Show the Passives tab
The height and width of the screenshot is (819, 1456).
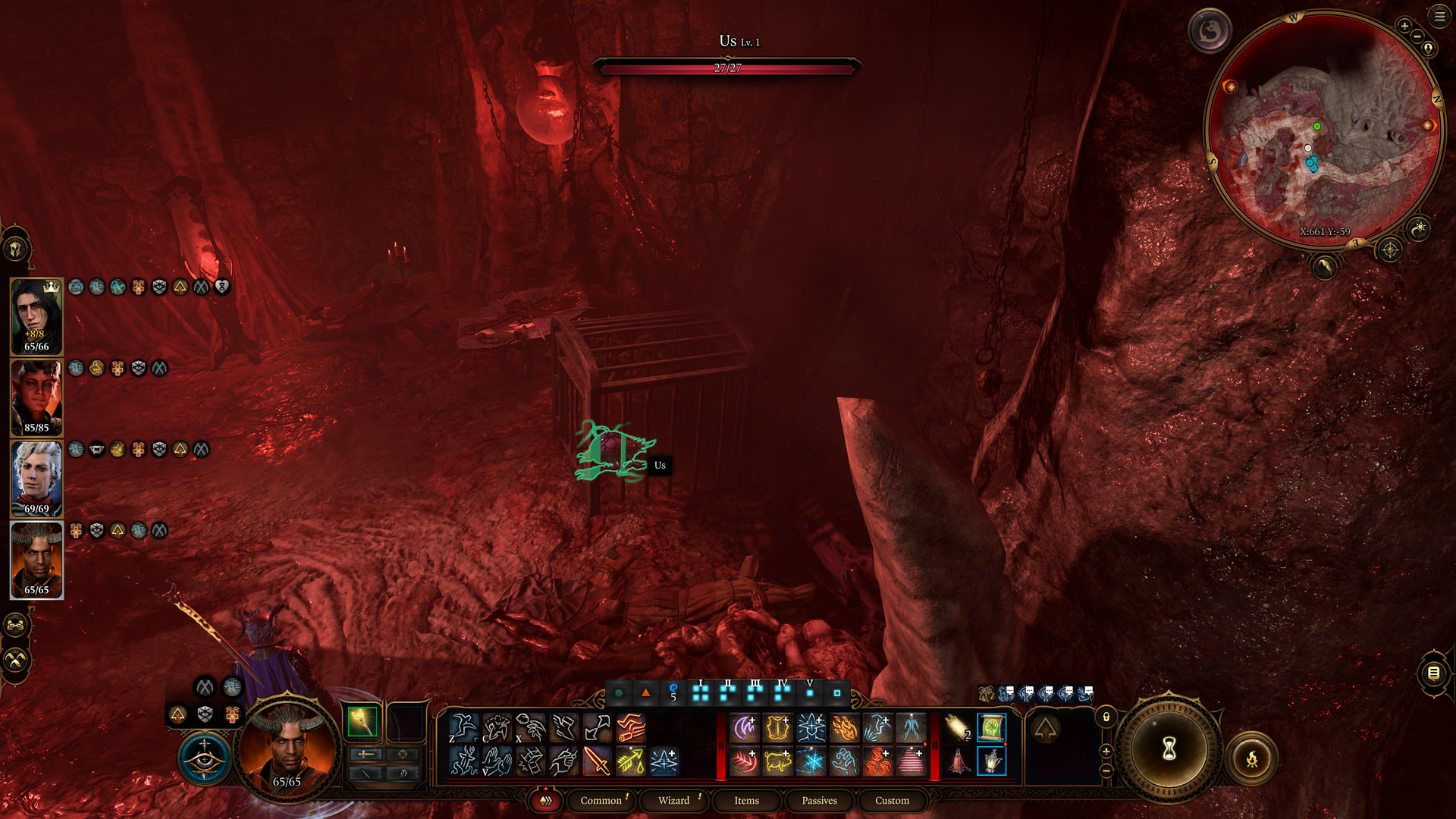click(x=819, y=801)
